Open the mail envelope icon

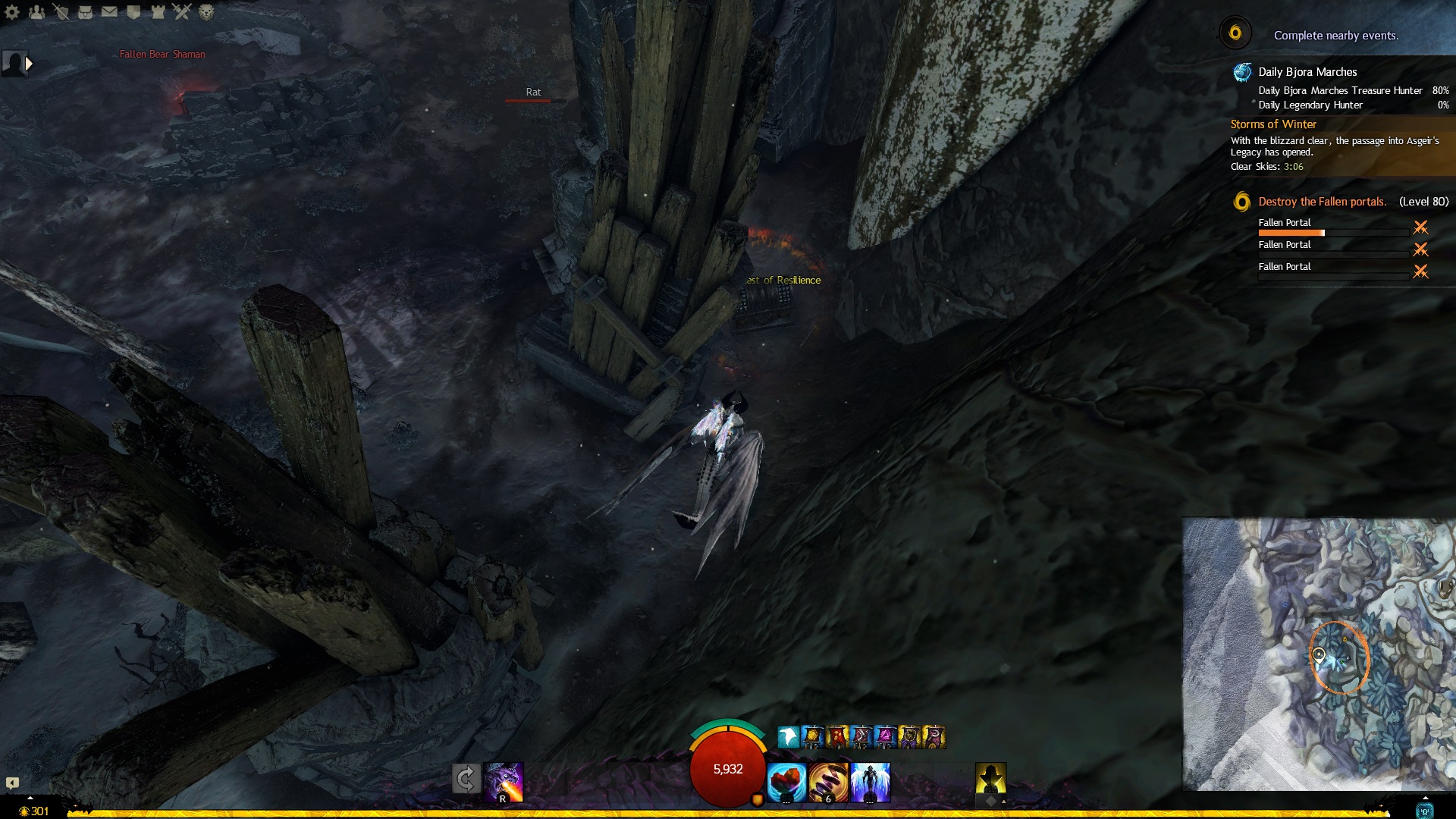pos(109,12)
